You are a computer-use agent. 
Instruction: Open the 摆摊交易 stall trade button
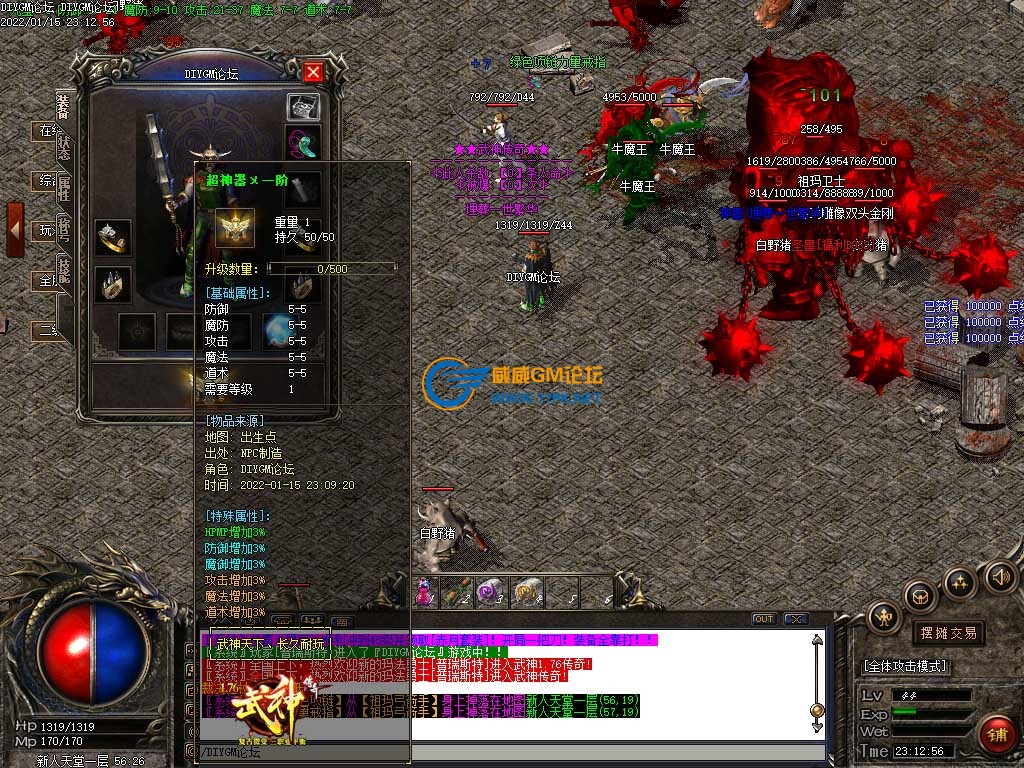coord(947,633)
